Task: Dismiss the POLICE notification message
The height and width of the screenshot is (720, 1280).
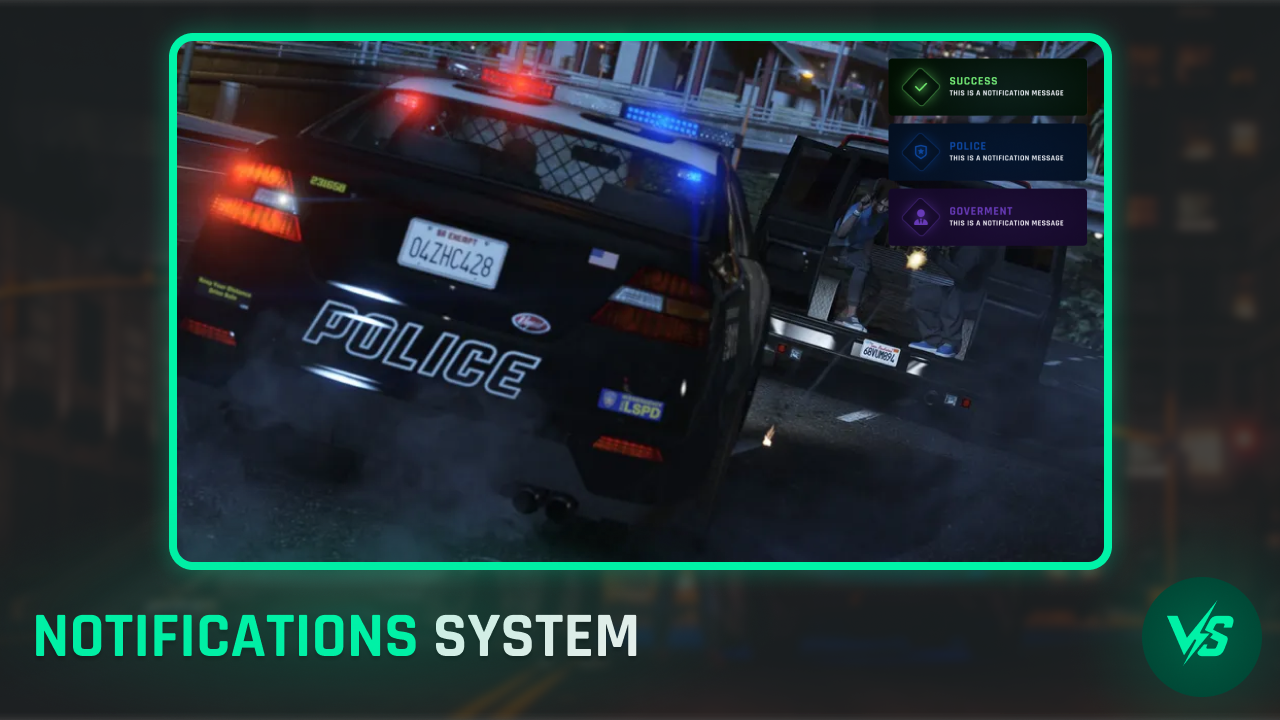Action: (x=988, y=151)
